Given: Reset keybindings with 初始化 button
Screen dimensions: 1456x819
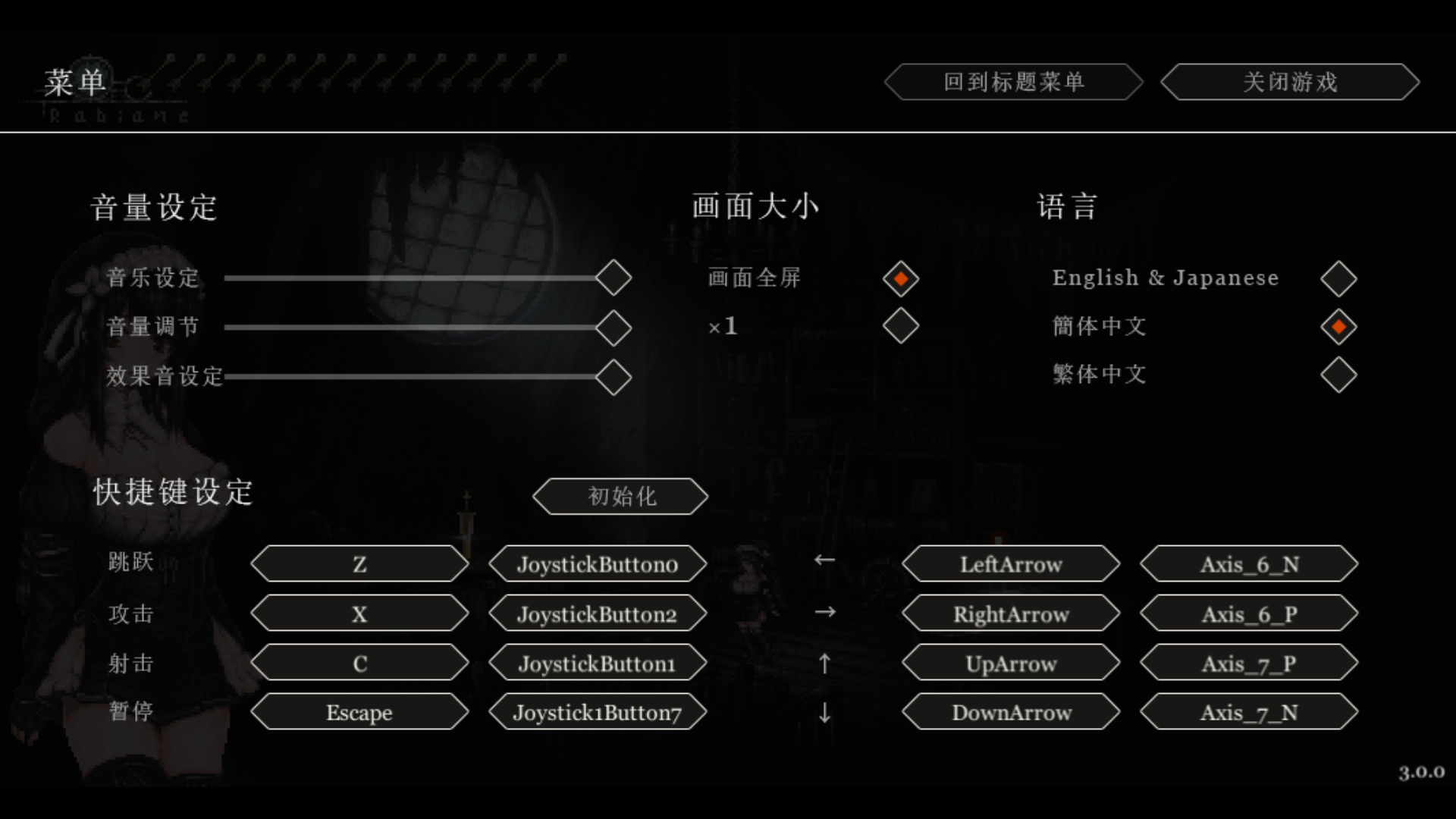Looking at the screenshot, I should point(620,497).
